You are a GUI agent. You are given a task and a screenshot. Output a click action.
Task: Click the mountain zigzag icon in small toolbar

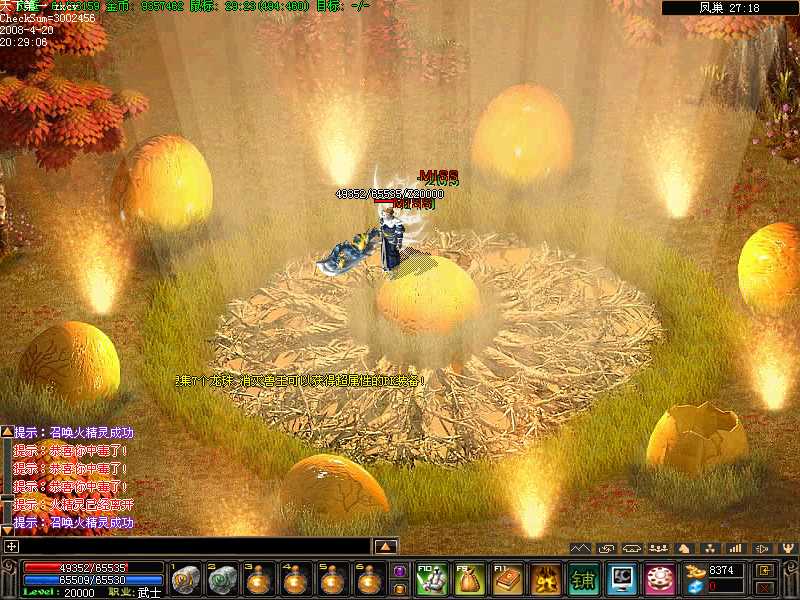[x=580, y=548]
